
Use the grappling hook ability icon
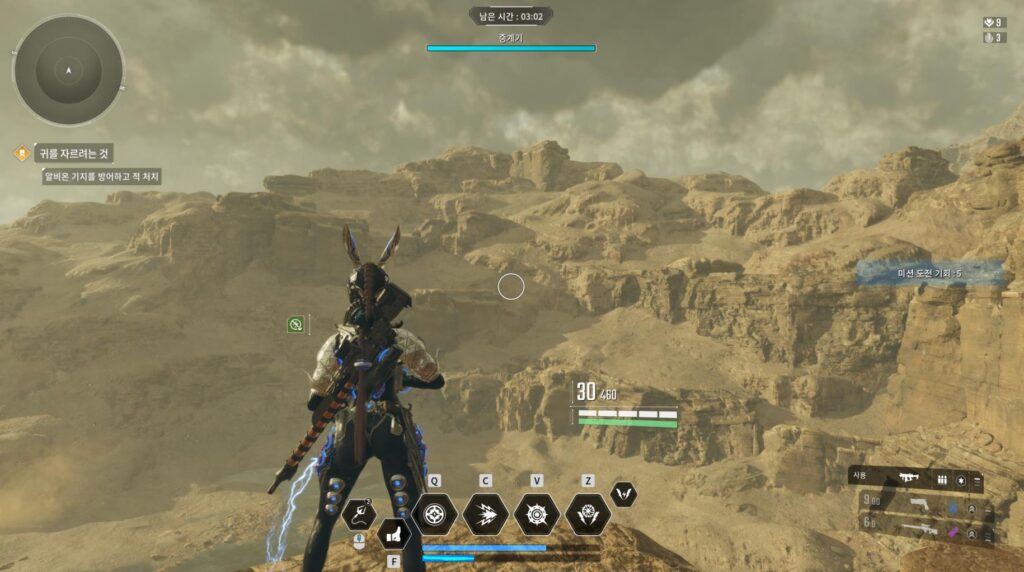point(359,514)
